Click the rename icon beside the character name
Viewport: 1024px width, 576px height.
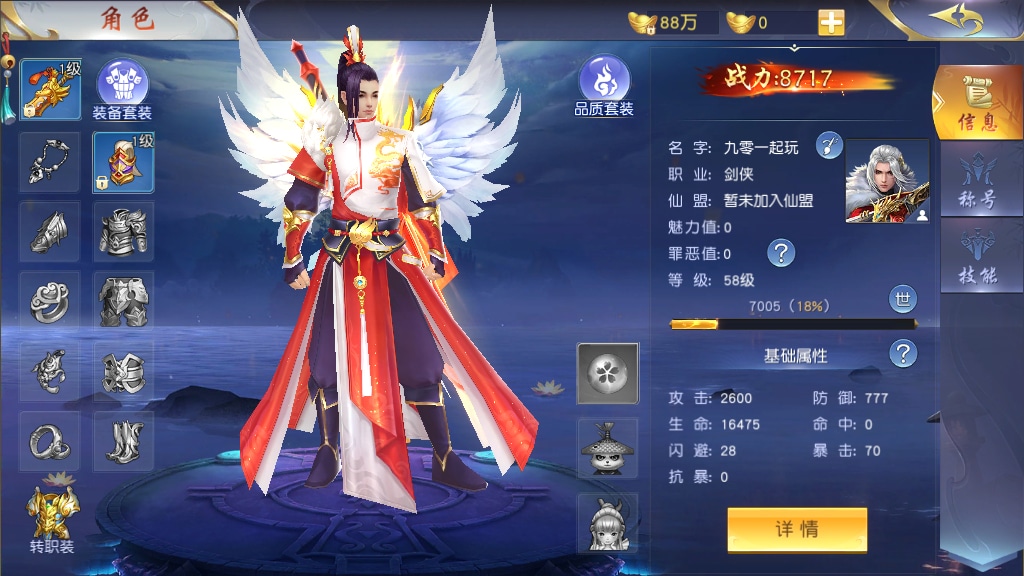coord(830,146)
